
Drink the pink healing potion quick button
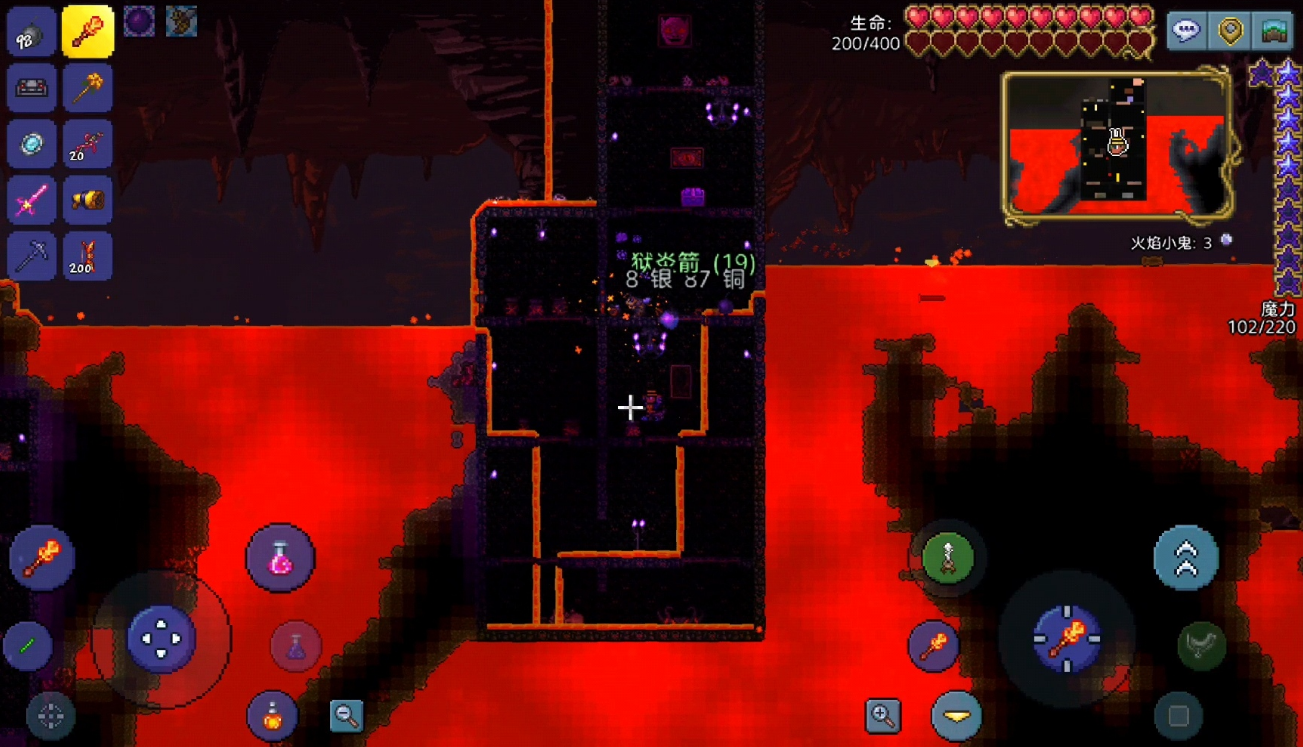(x=280, y=558)
